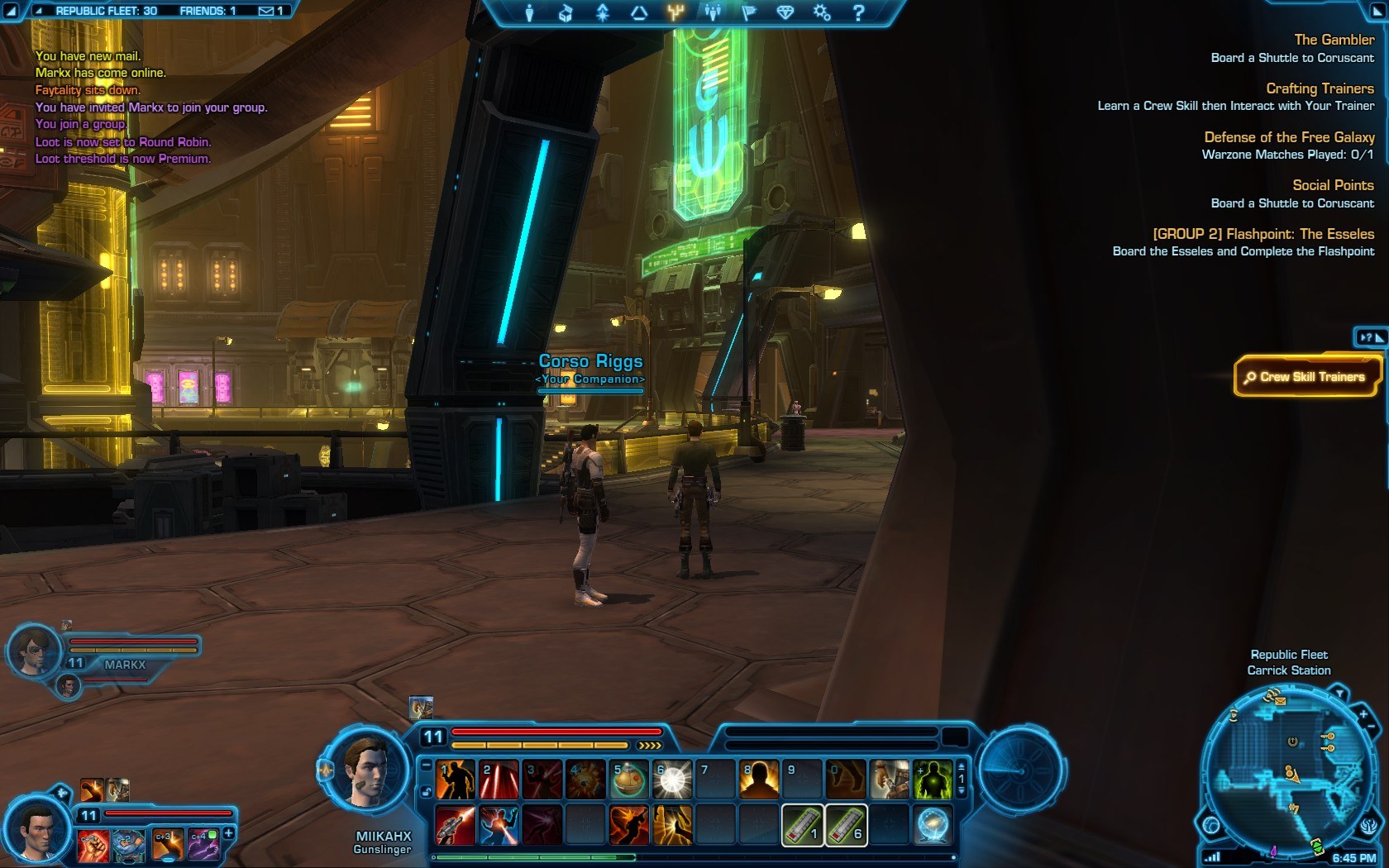Screen dimensions: 1389x868
Task: Open the abilities panel star icon
Action: coord(604,12)
